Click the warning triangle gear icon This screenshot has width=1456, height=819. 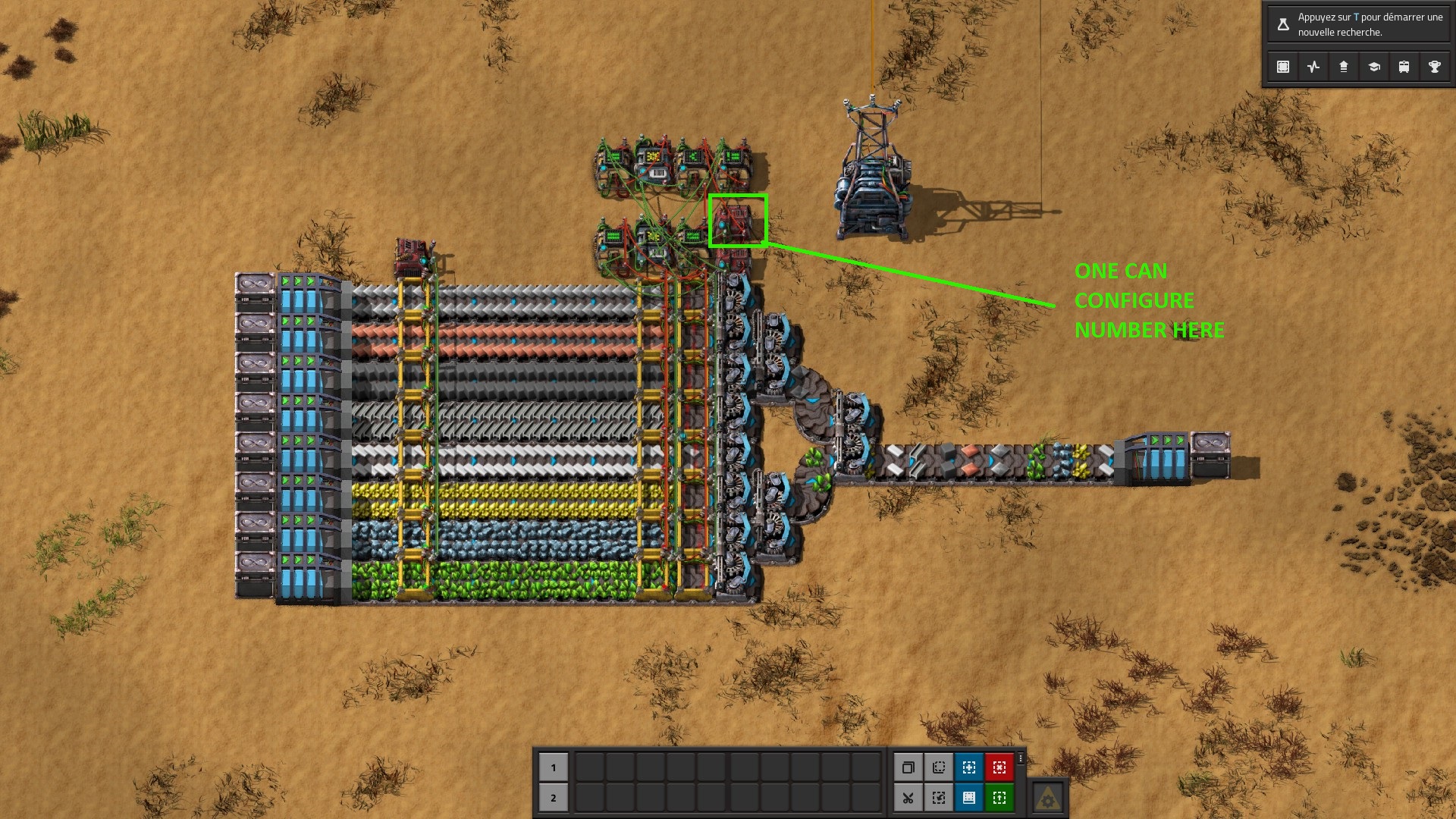coord(1048,798)
